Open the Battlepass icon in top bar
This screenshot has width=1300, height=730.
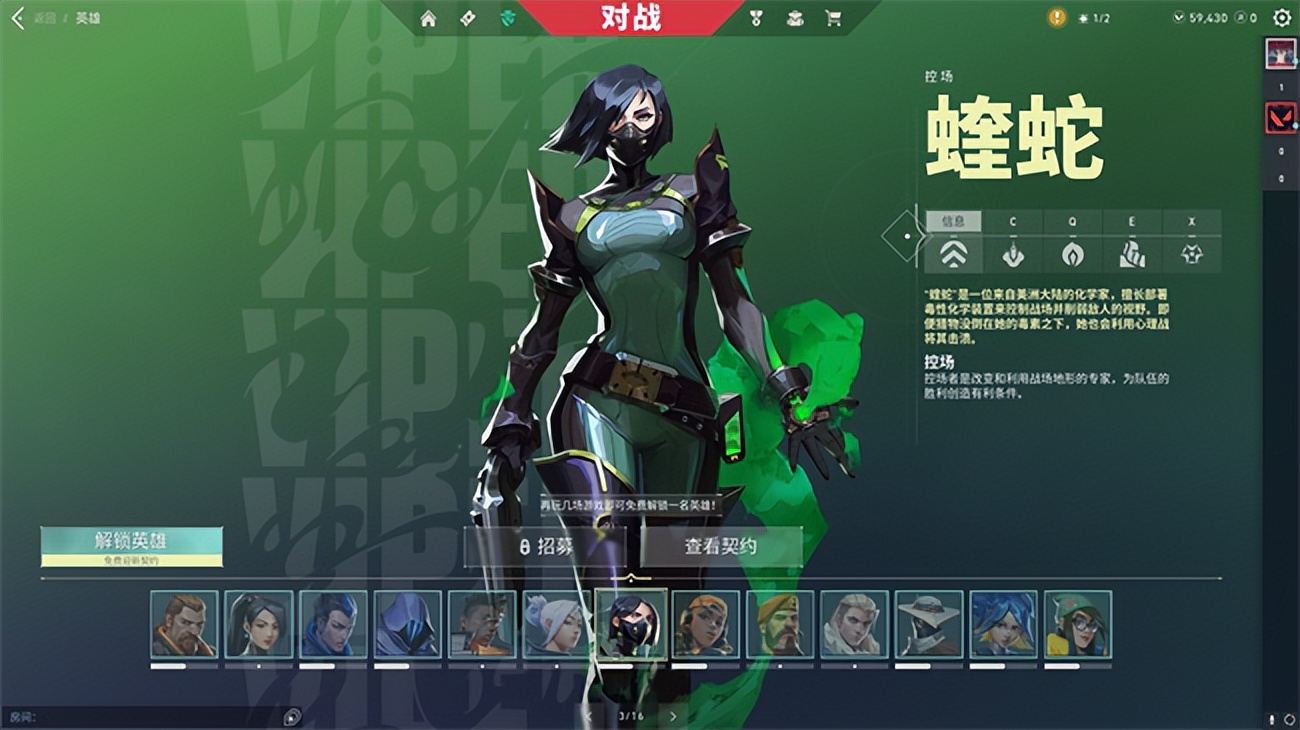(466, 18)
